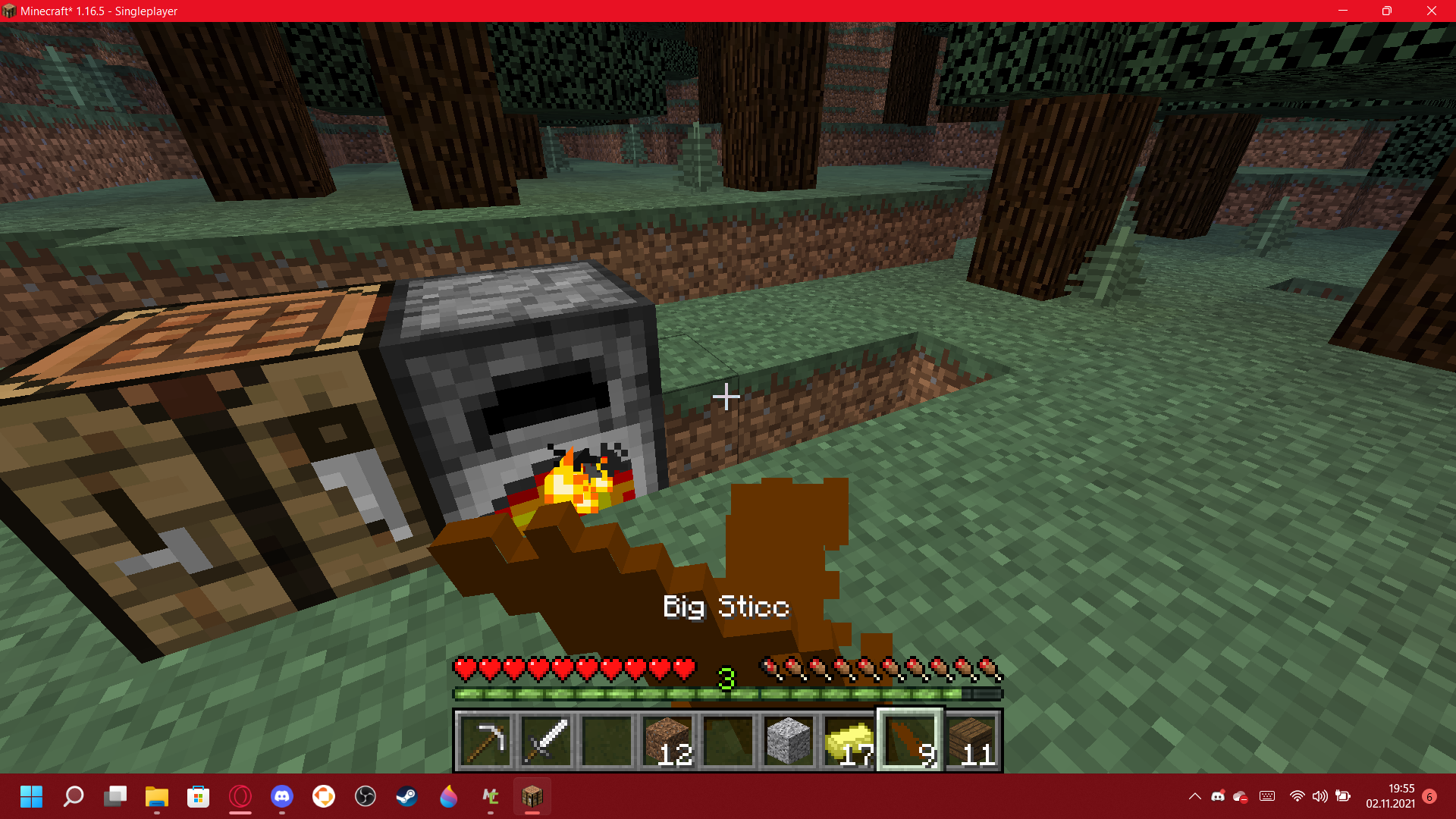The height and width of the screenshot is (819, 1456).
Task: Mute the system volume speaker icon
Action: [1320, 796]
